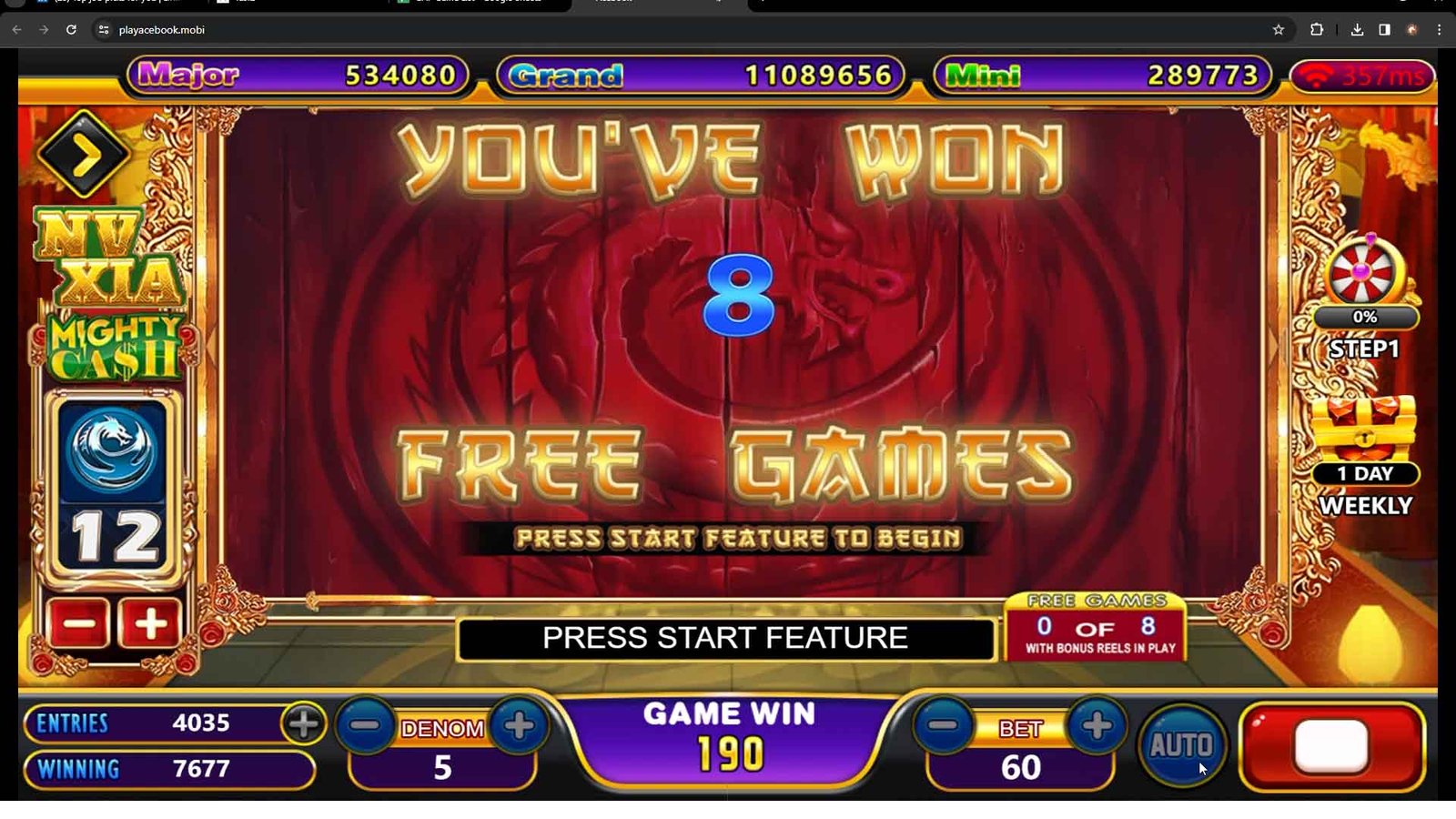The height and width of the screenshot is (819, 1456).
Task: Click the red minus button under the 12
Action: pos(78,624)
